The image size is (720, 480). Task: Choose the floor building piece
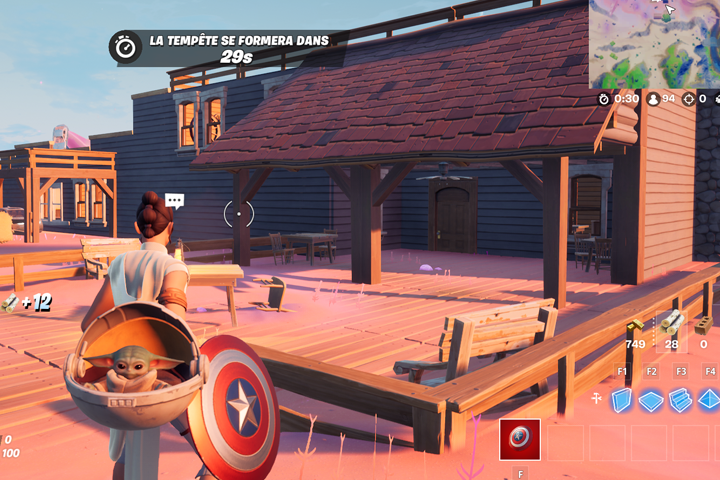point(651,400)
